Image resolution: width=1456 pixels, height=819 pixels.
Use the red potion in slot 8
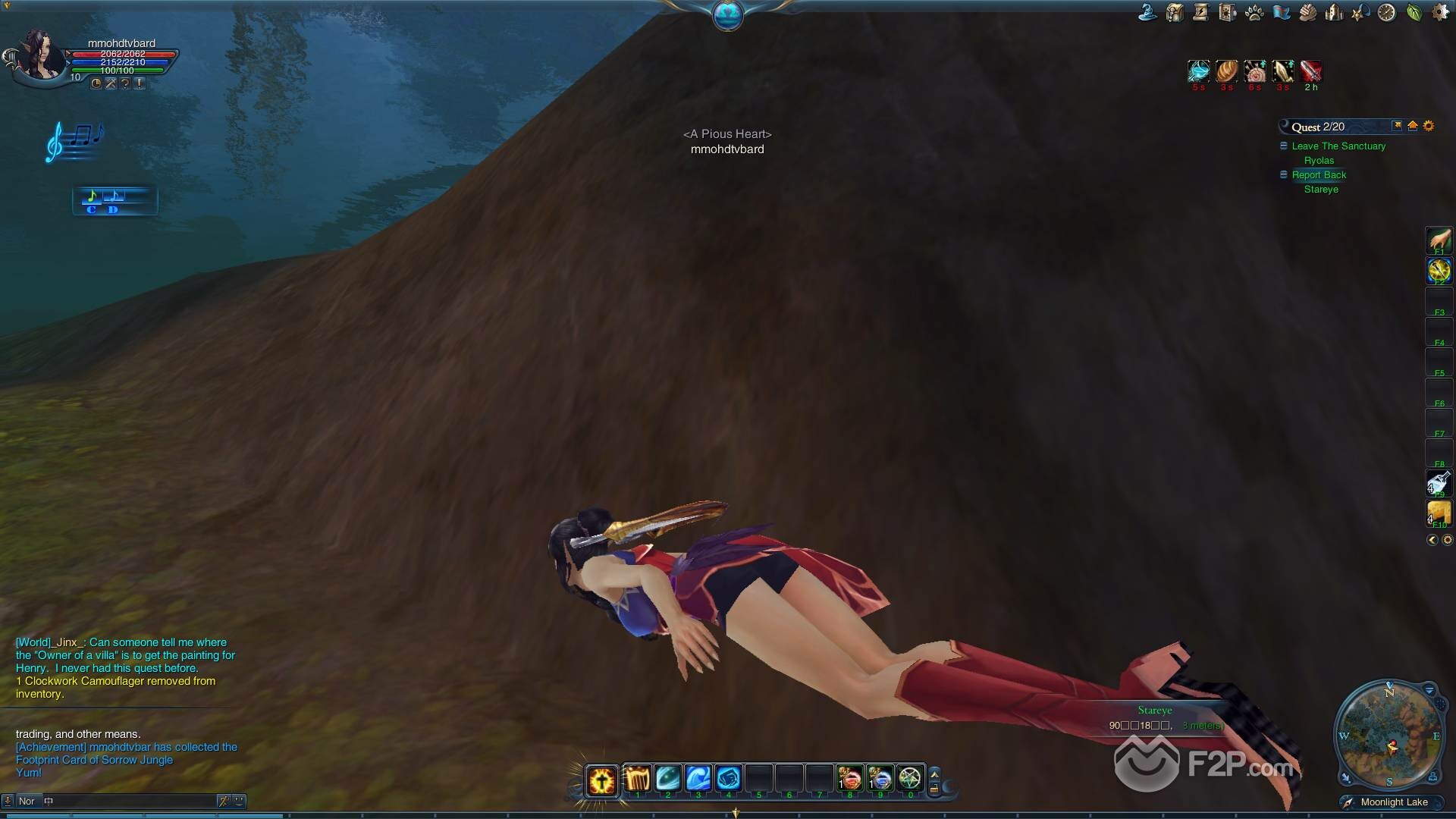pos(849,779)
